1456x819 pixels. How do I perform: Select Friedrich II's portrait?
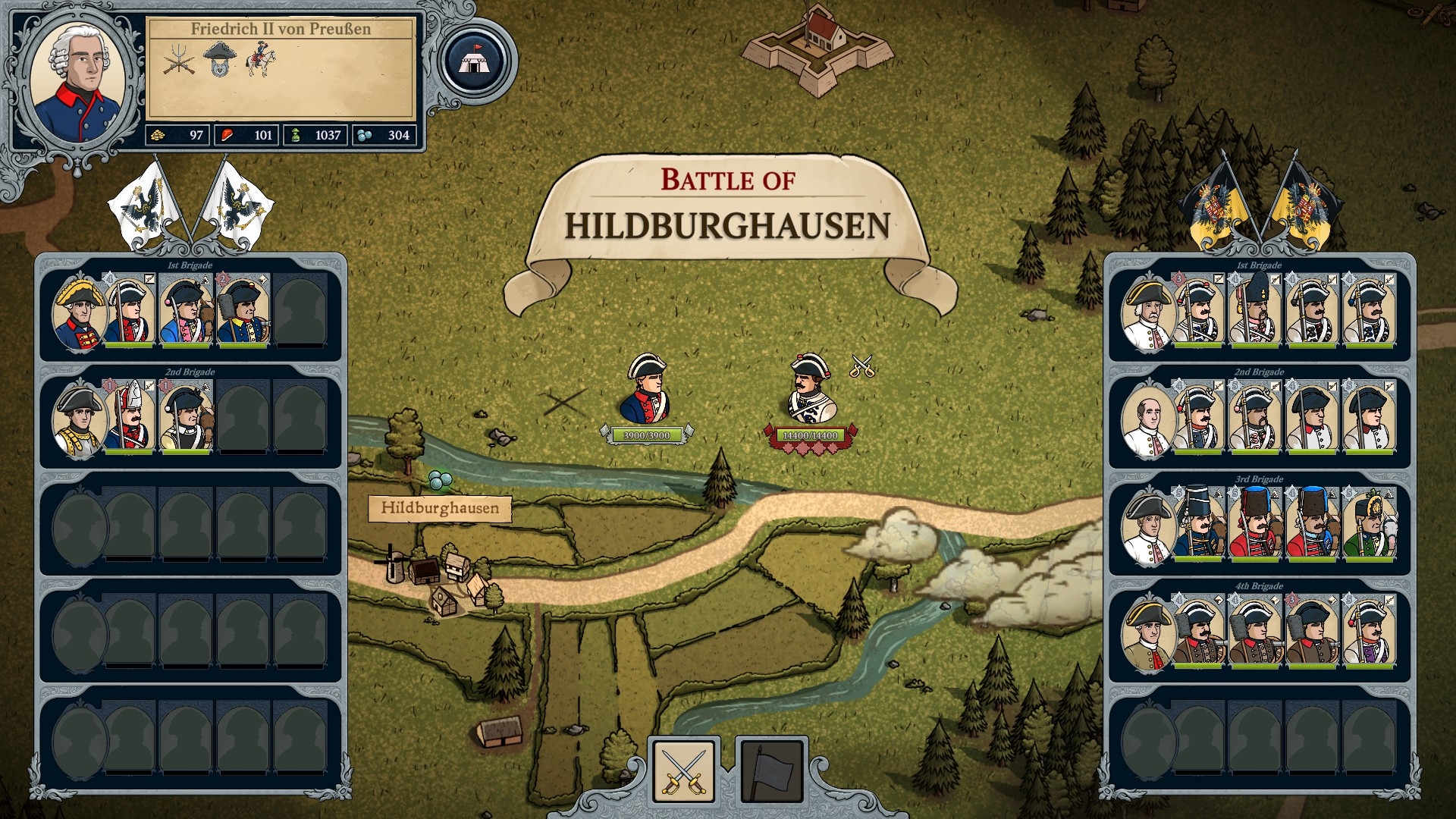80,84
